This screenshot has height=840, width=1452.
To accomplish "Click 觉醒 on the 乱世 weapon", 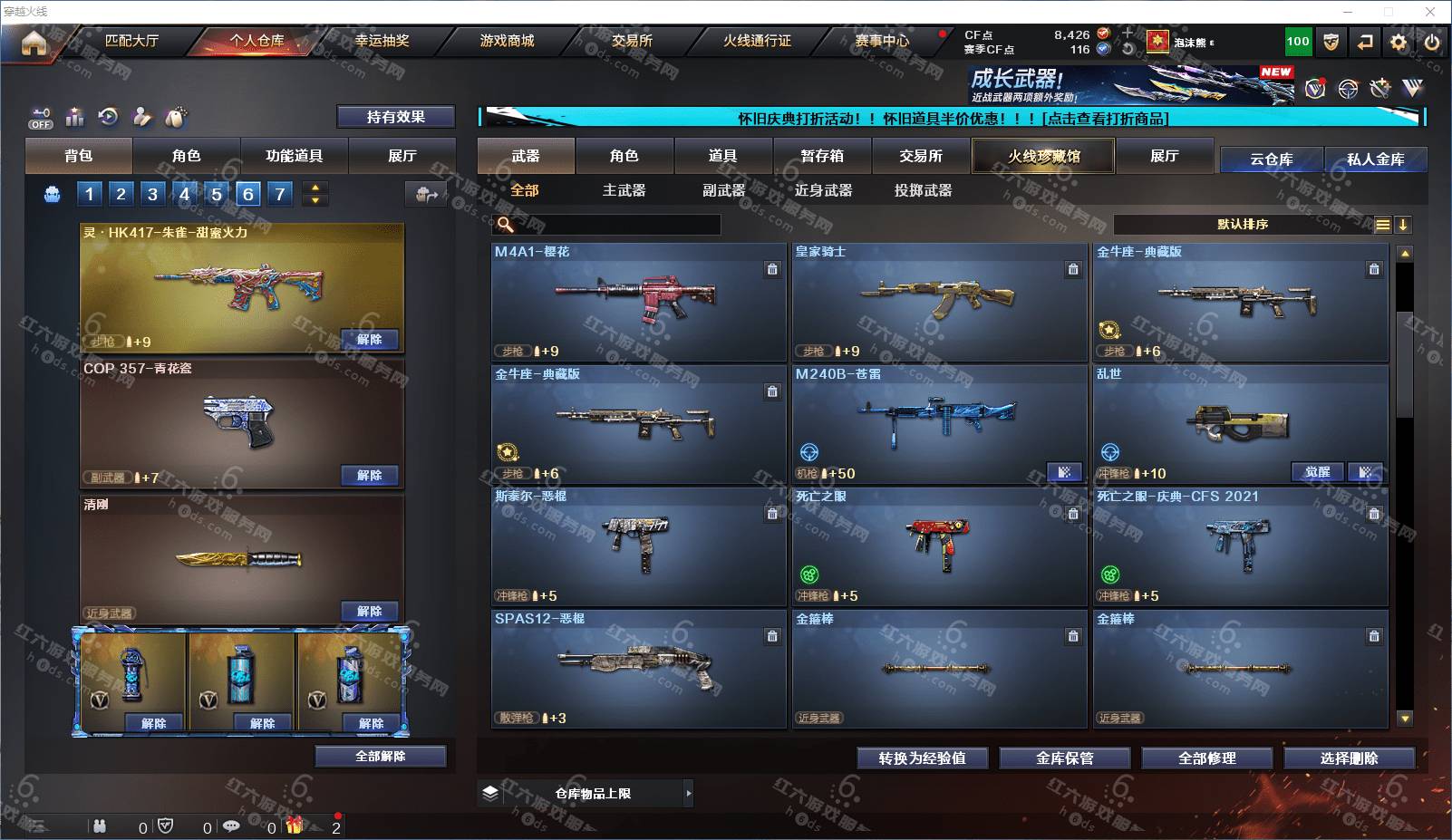I will (x=1317, y=472).
